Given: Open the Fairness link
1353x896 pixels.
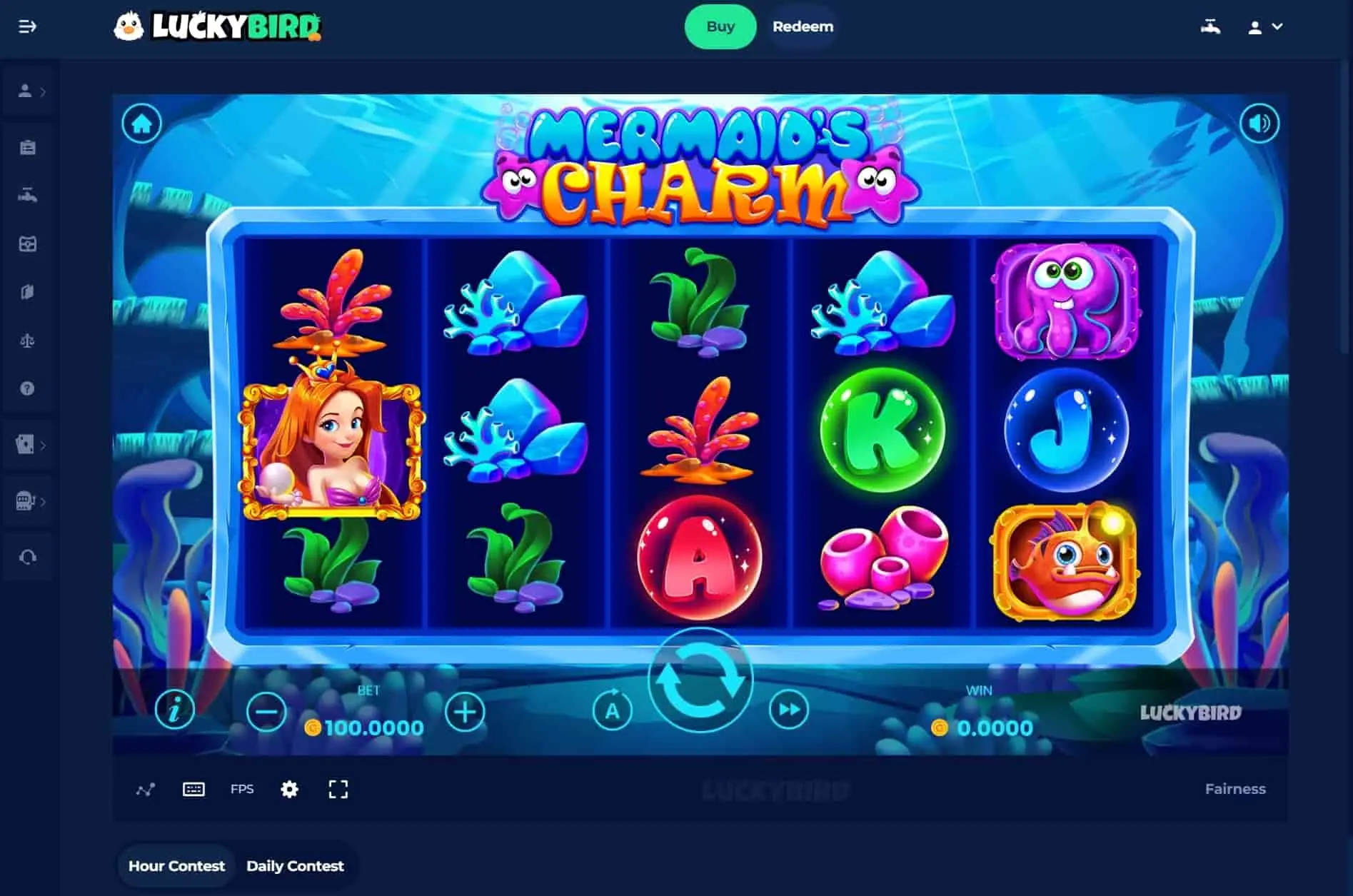Looking at the screenshot, I should coord(1234,789).
